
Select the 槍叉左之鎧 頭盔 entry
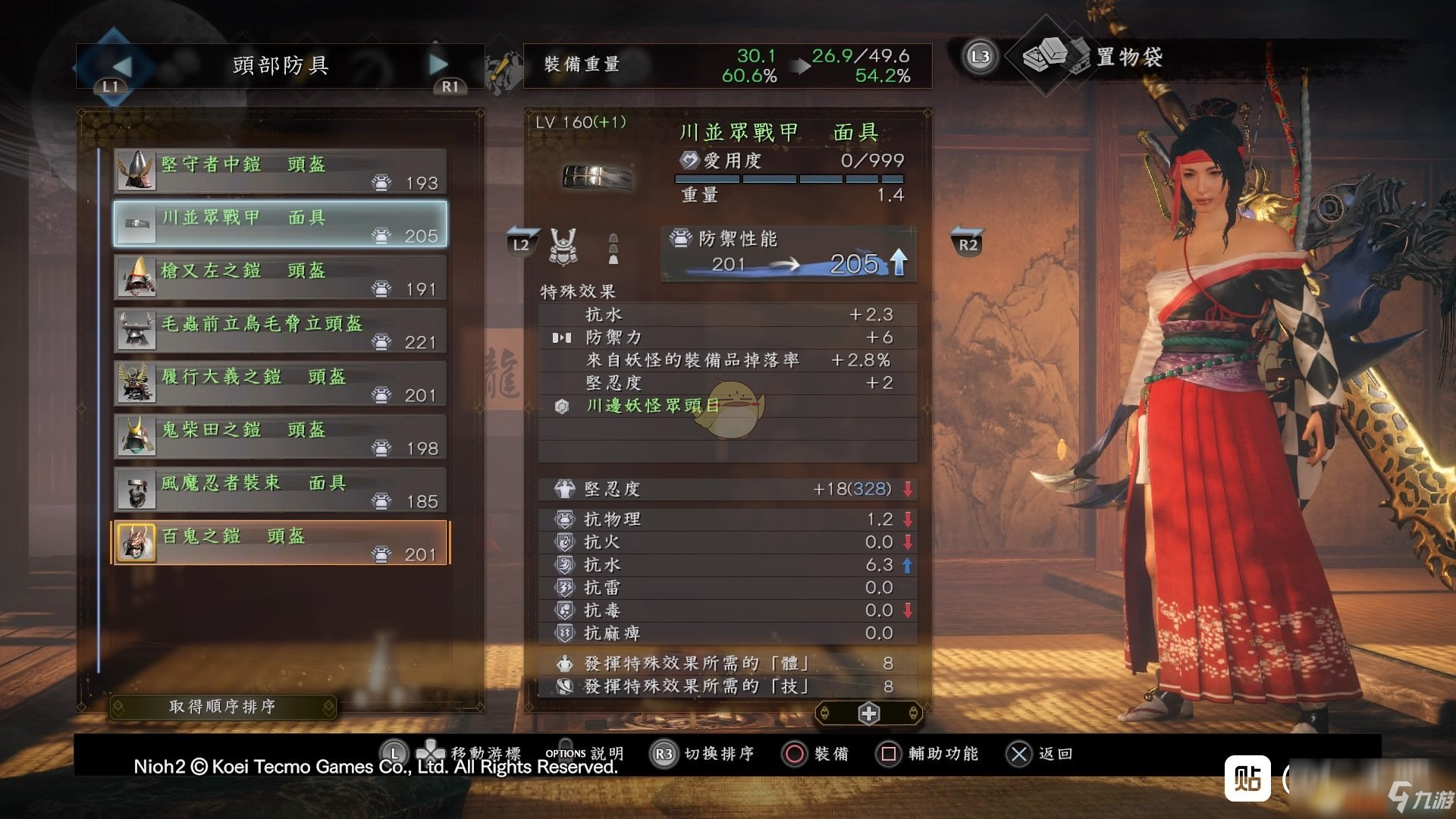tap(280, 278)
